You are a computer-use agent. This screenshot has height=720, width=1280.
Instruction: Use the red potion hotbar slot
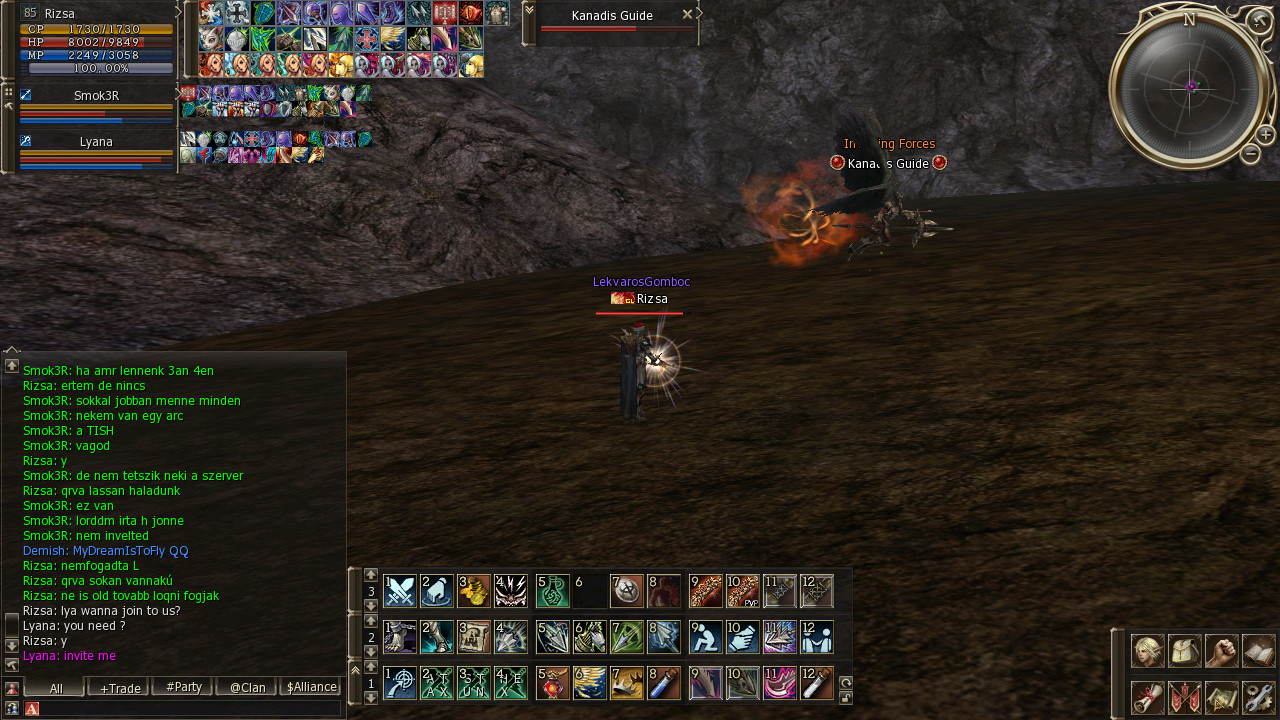pyautogui.click(x=553, y=683)
